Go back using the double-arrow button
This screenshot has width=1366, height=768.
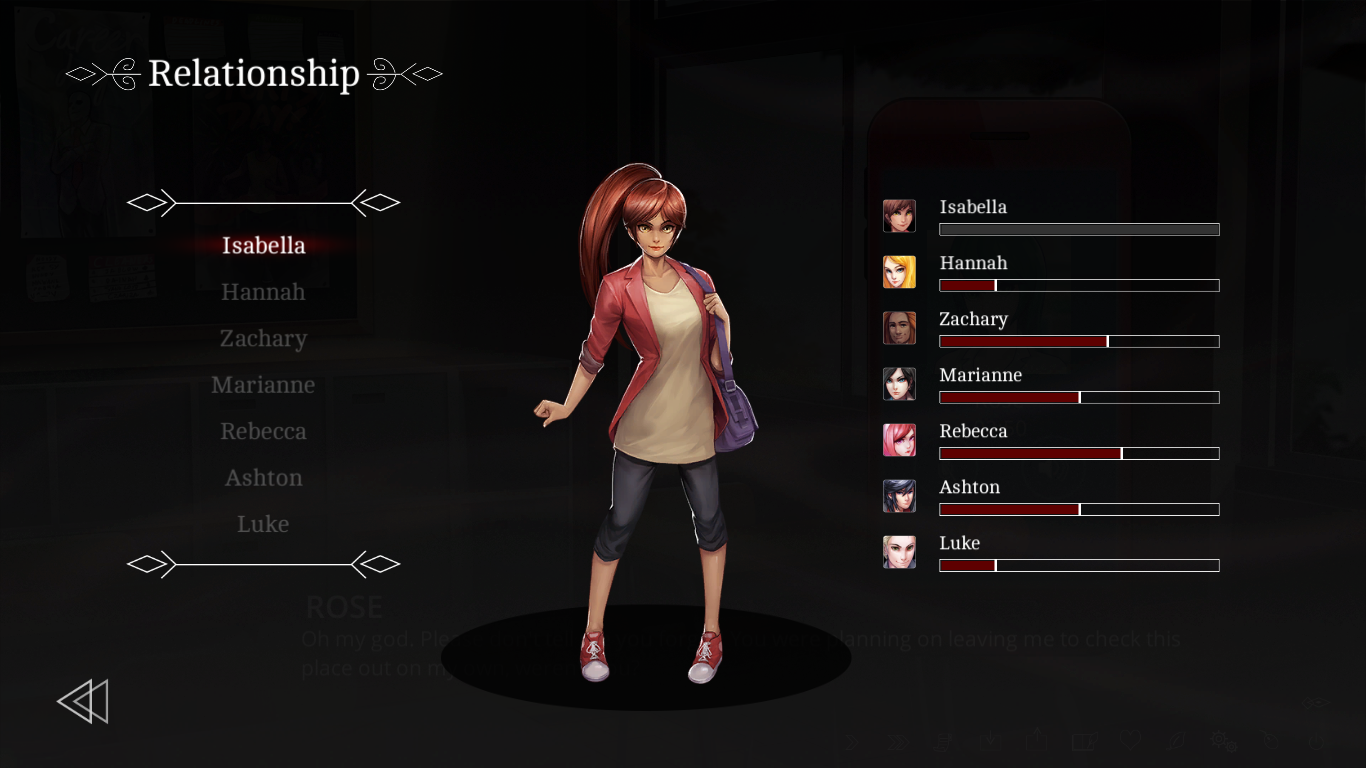pos(83,701)
